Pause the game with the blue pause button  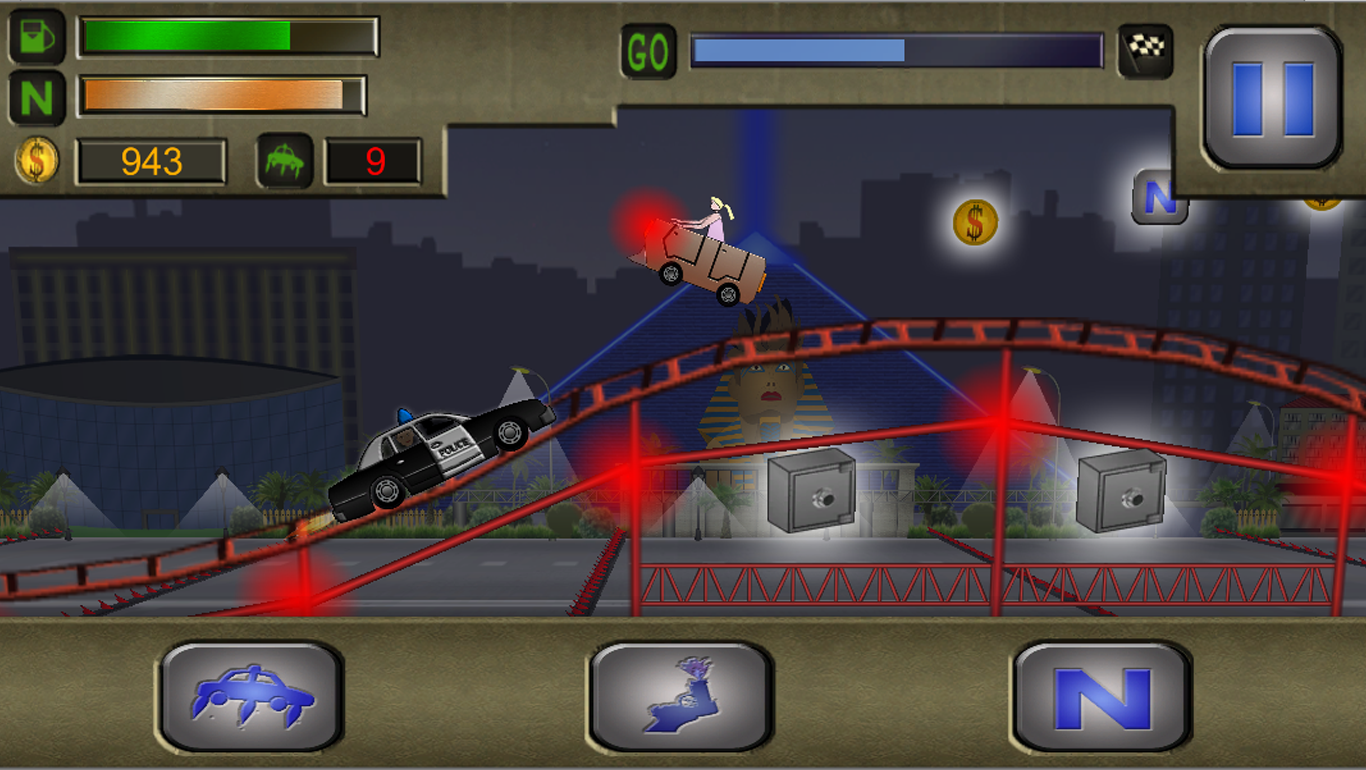(1272, 98)
